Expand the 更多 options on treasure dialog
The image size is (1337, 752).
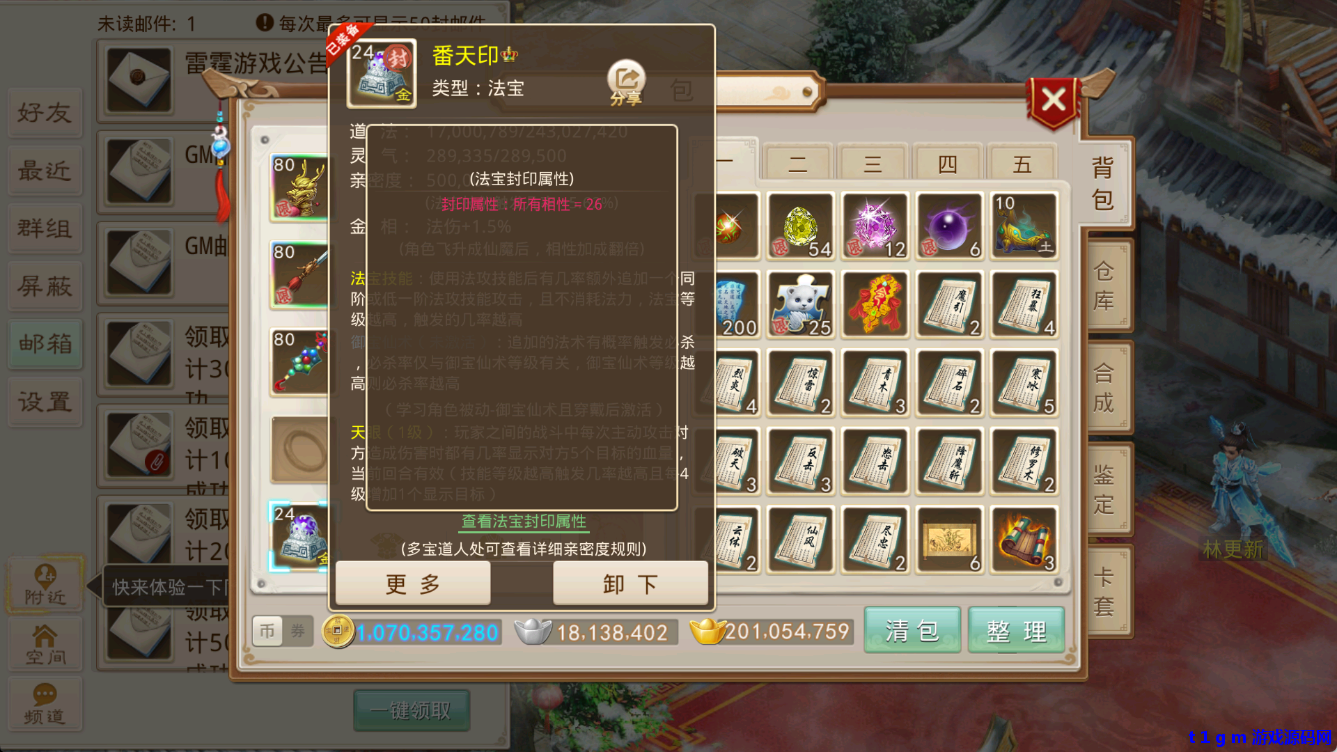413,583
